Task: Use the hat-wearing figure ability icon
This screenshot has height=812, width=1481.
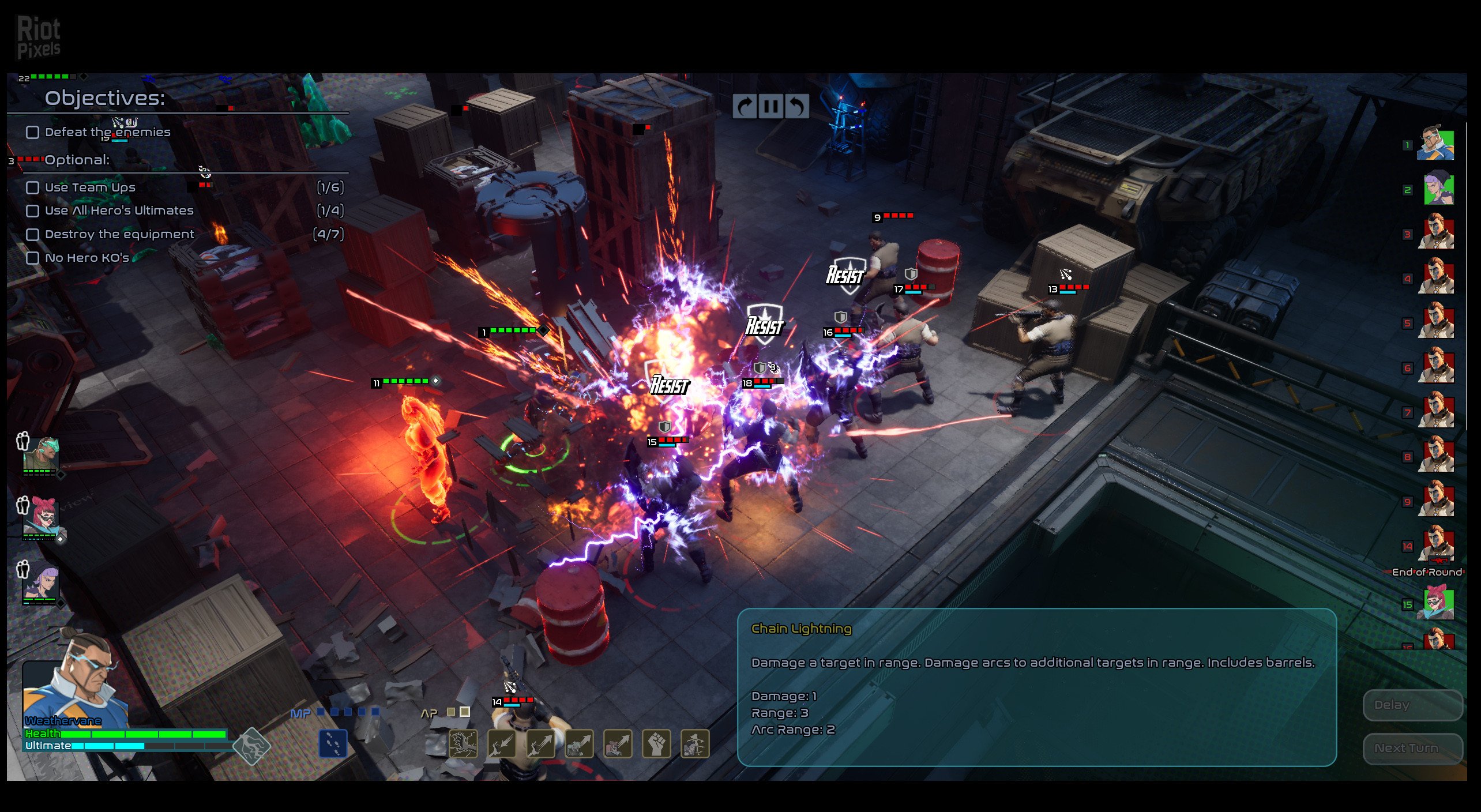Action: click(694, 743)
